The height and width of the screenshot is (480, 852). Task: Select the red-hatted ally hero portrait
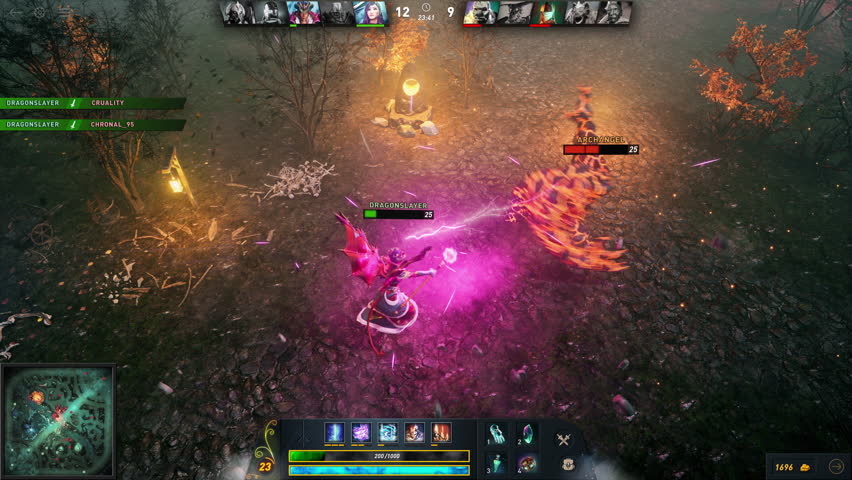coord(303,12)
